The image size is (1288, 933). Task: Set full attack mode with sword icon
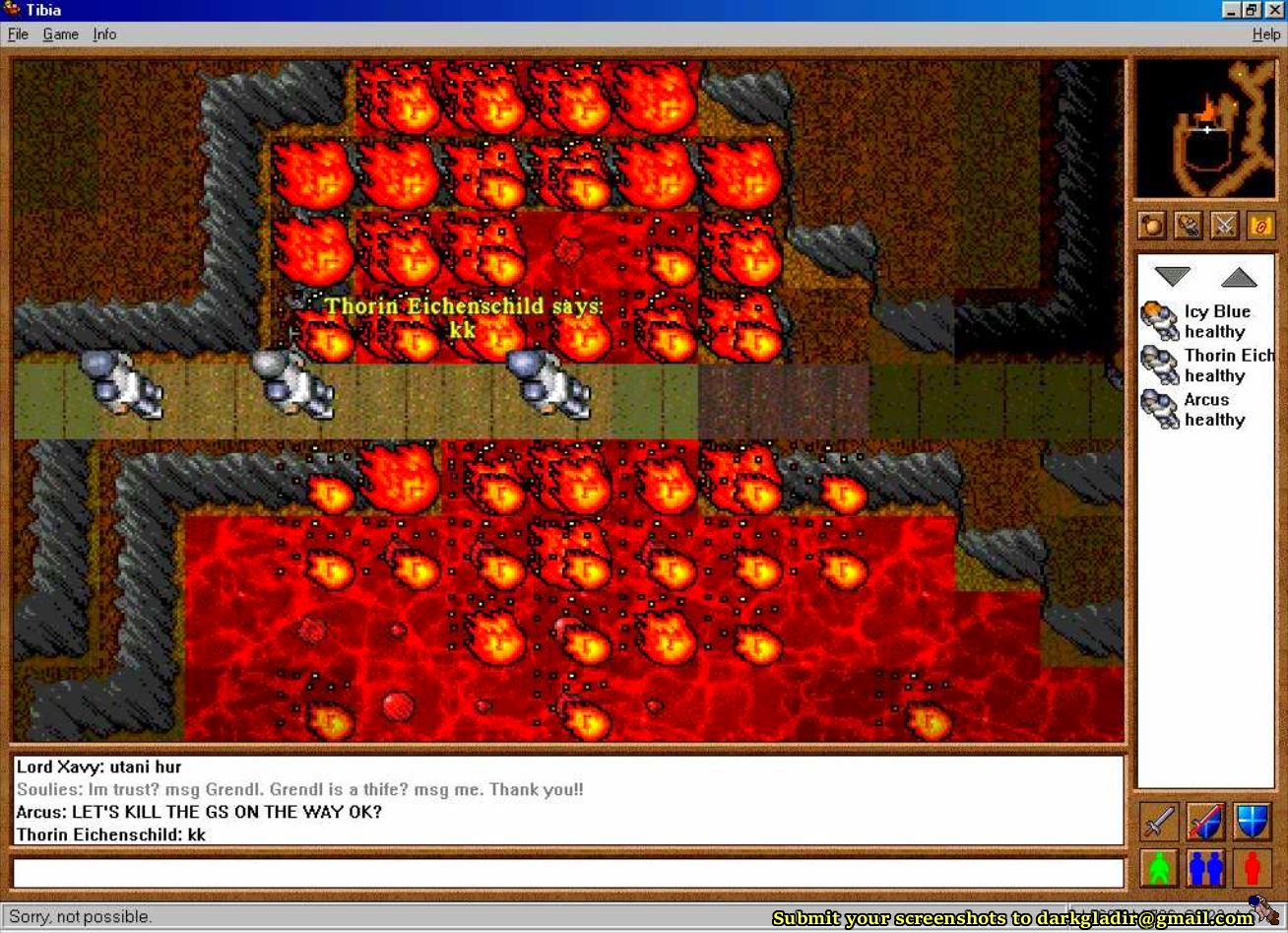tap(1159, 821)
